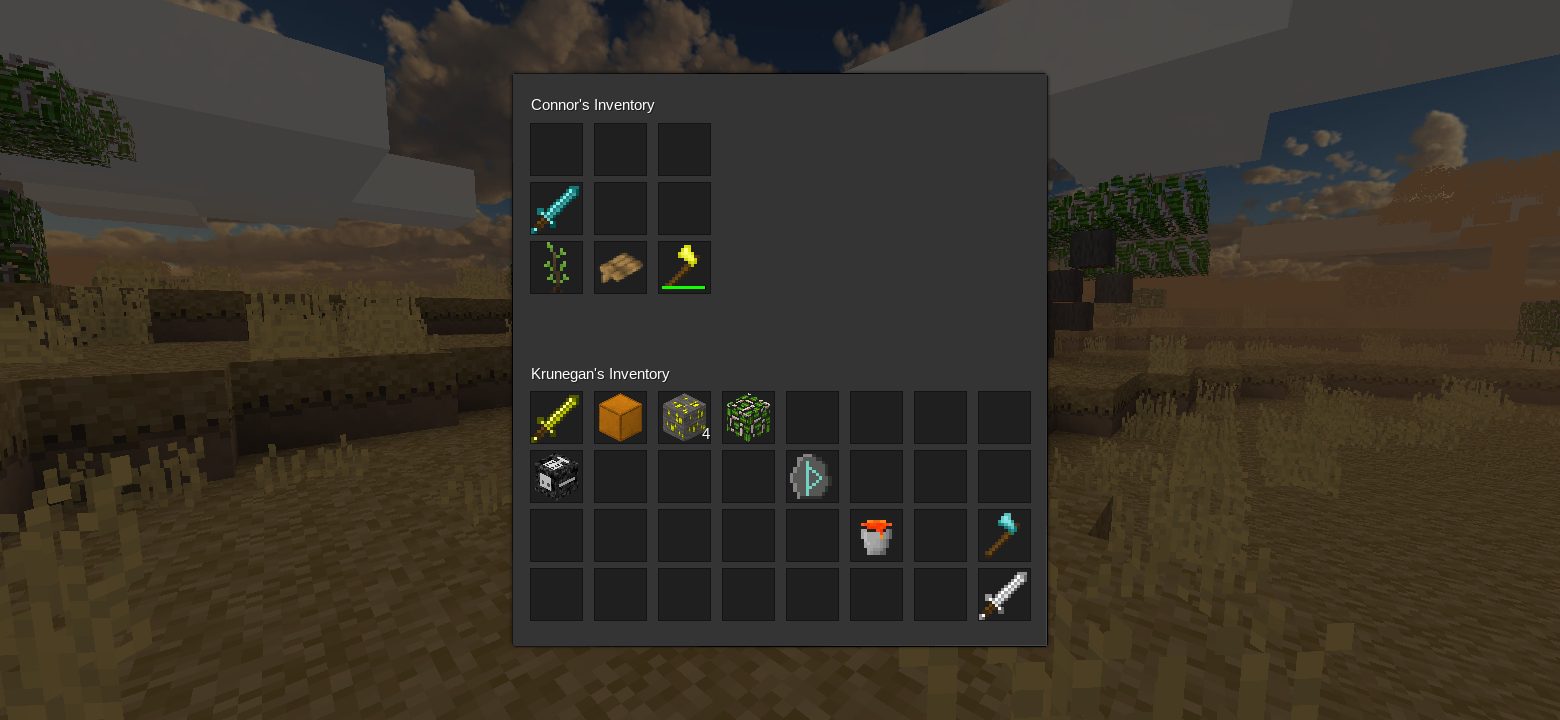
Task: Select the golden axe with durability bar
Action: click(x=684, y=267)
